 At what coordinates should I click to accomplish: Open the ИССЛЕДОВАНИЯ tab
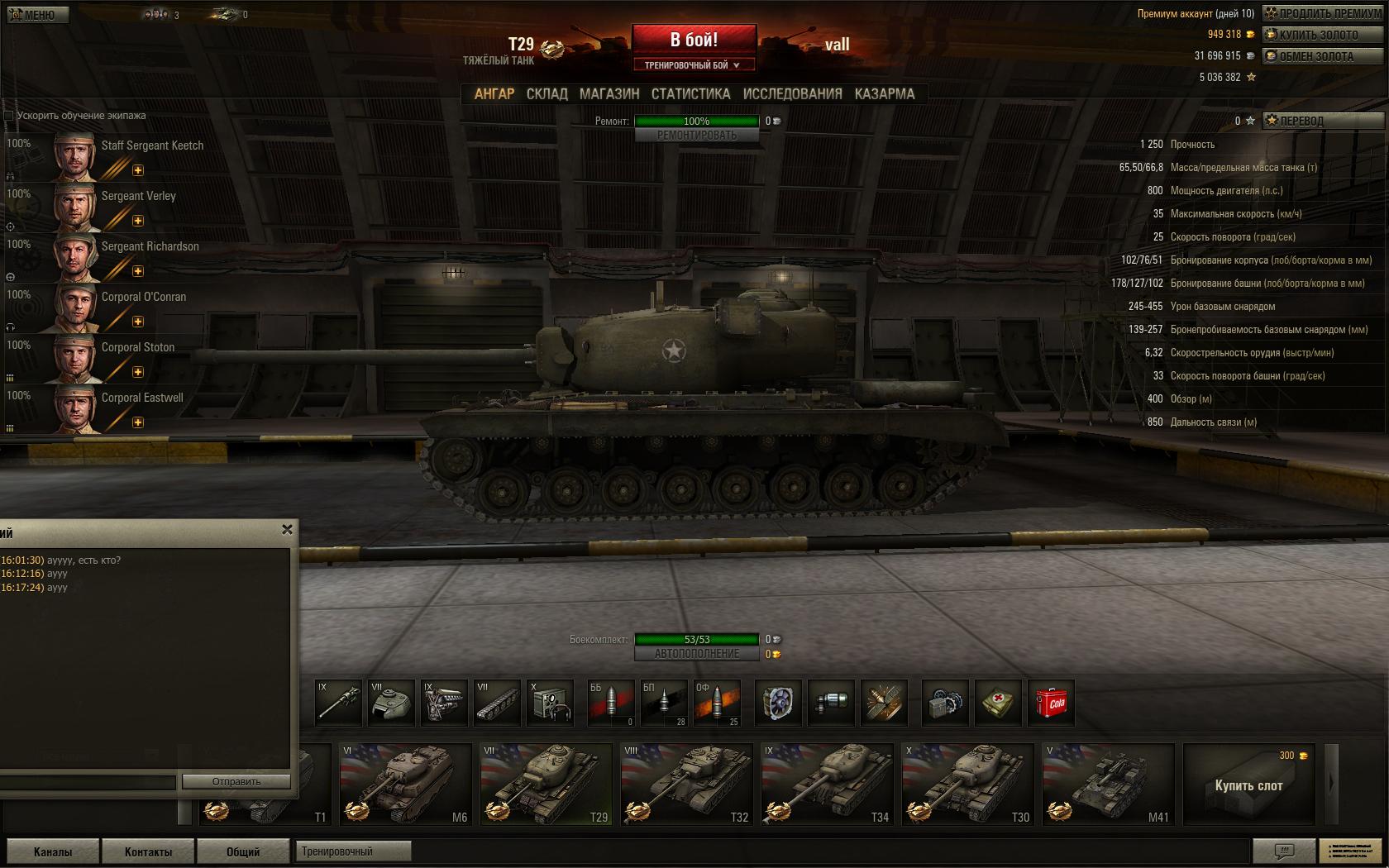(791, 93)
